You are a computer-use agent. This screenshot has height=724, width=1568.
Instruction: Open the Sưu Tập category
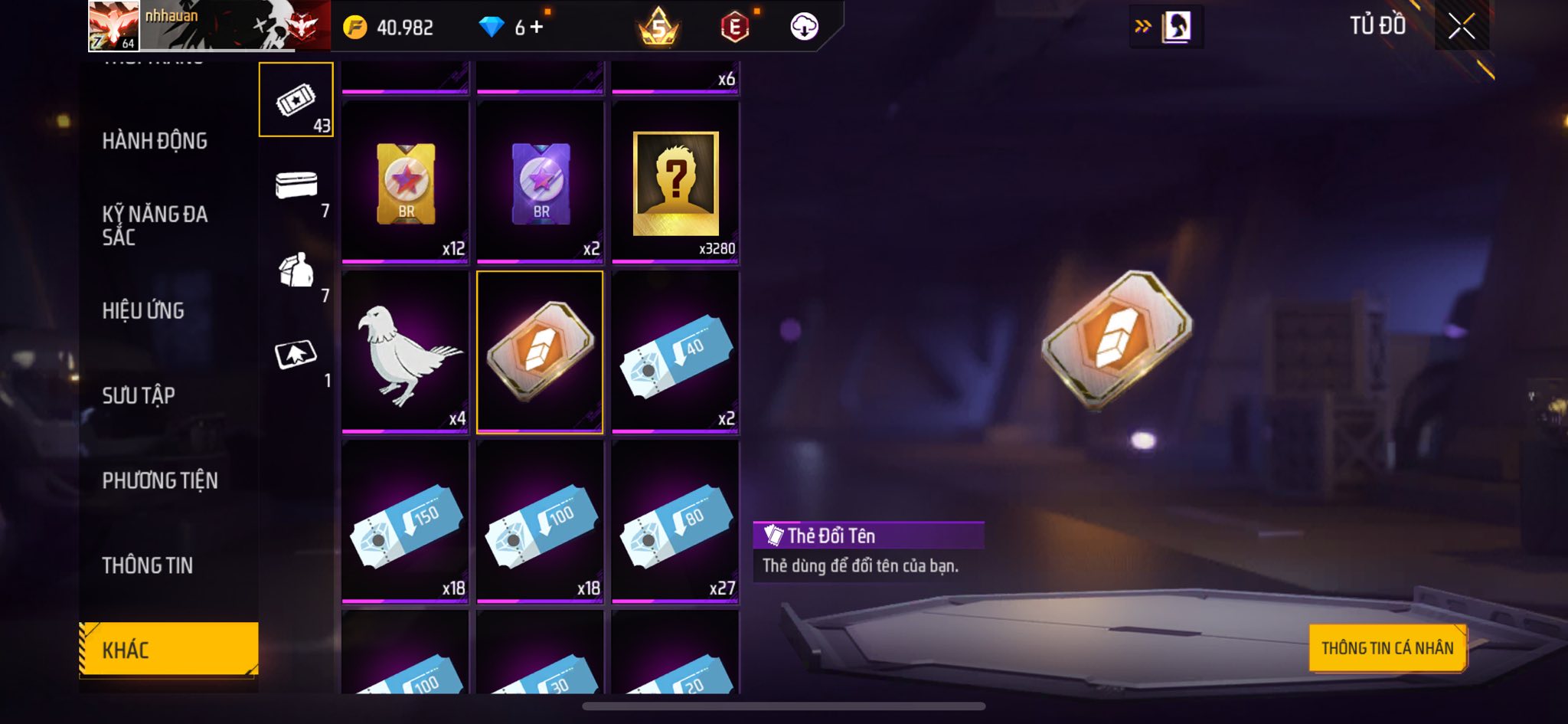139,395
